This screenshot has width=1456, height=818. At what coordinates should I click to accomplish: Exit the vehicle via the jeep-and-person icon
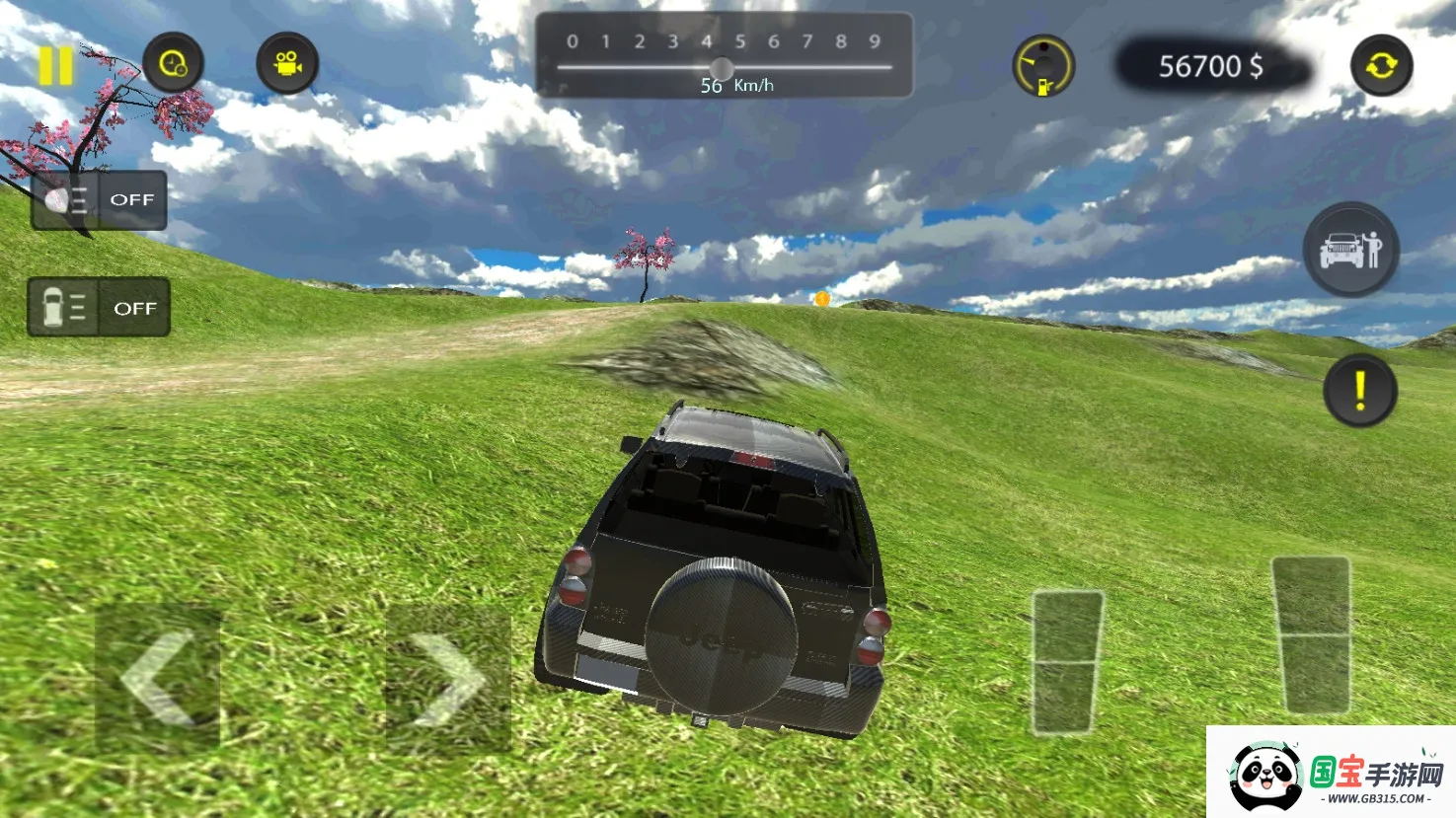(x=1351, y=249)
